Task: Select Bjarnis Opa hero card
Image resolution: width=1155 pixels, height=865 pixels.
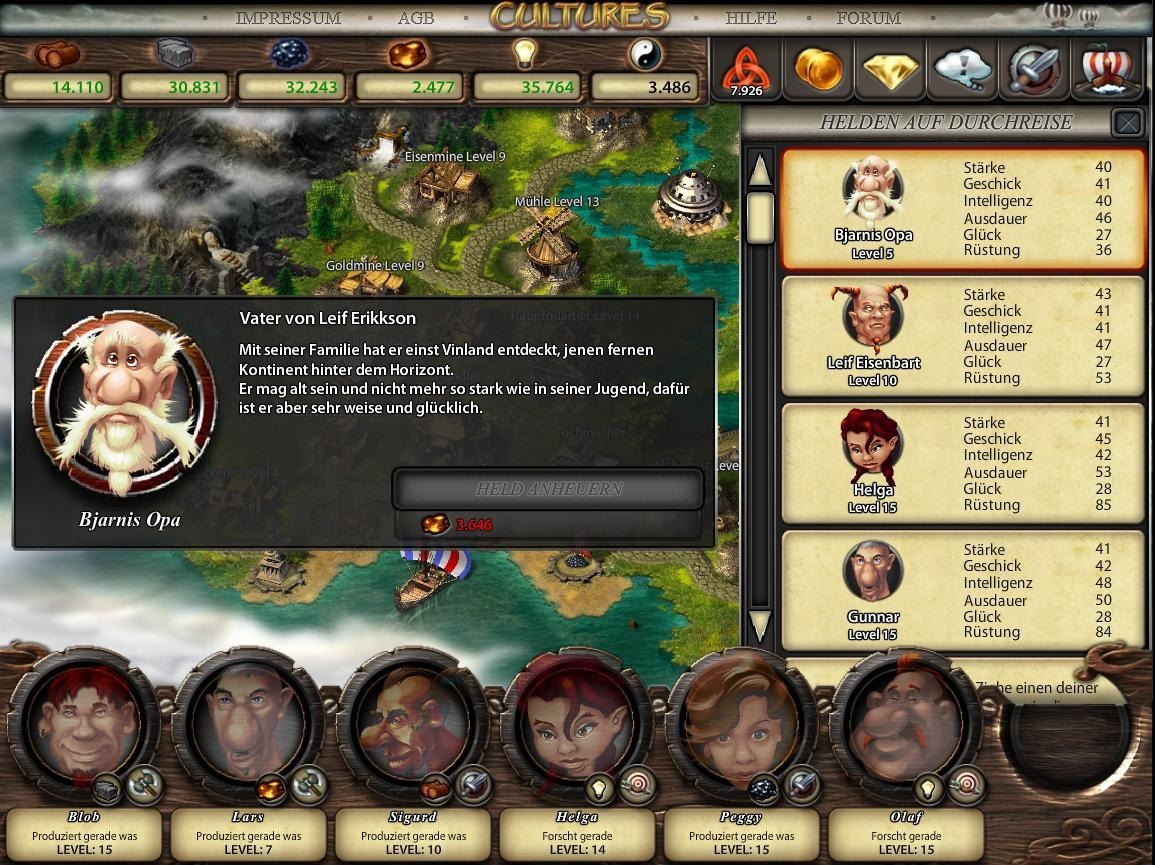Action: [962, 210]
